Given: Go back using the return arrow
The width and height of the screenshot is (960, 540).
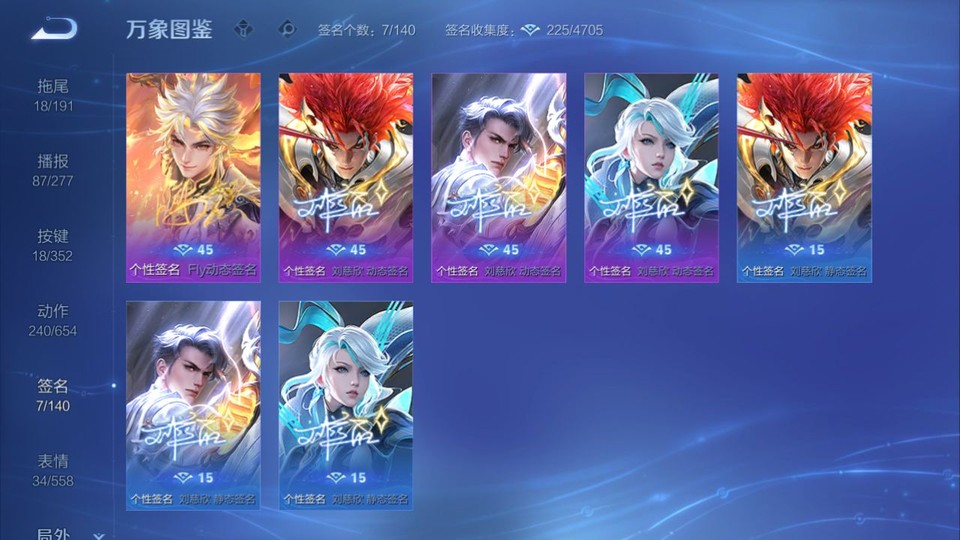Looking at the screenshot, I should [54, 29].
